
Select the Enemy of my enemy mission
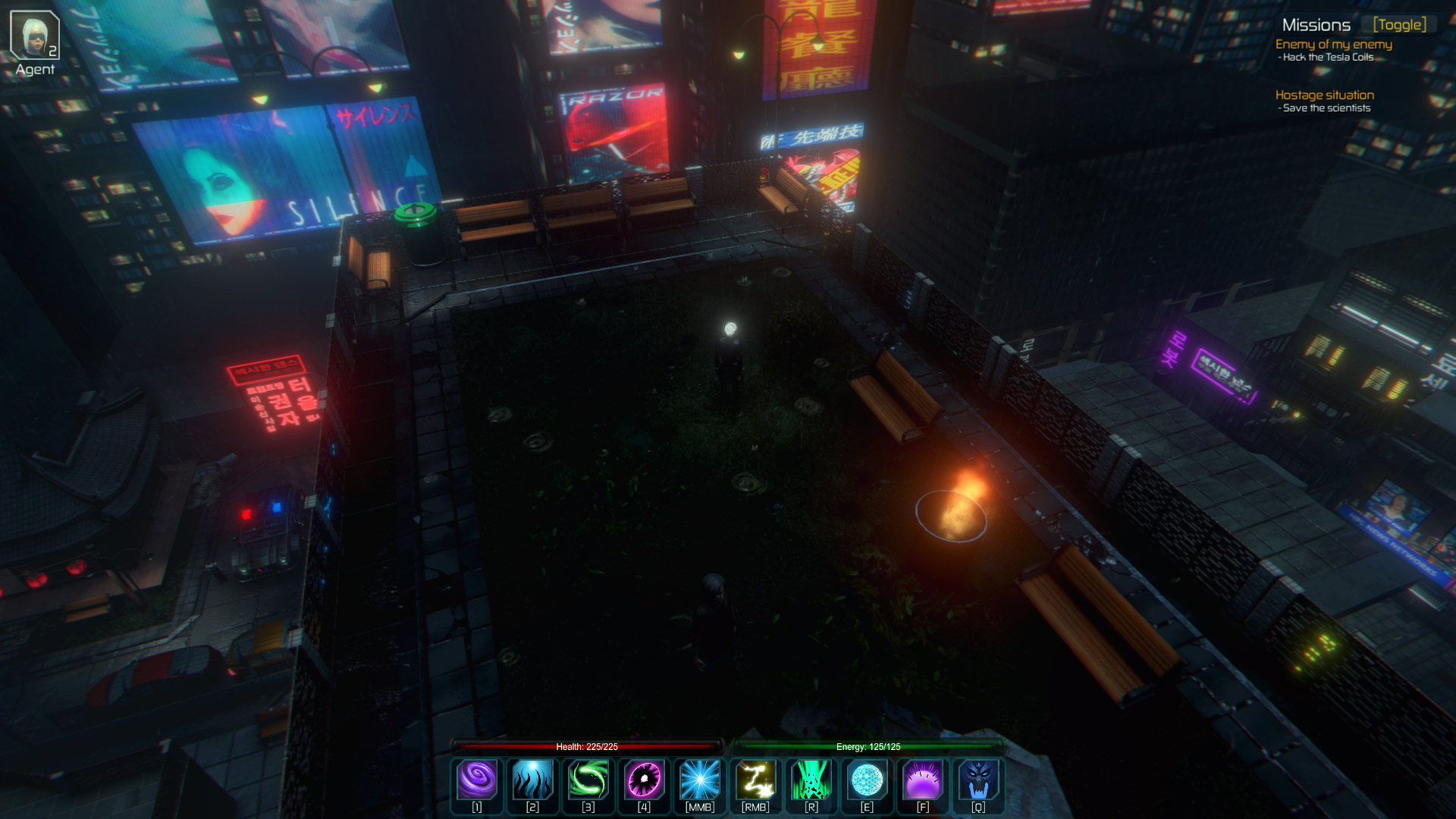click(x=1333, y=45)
